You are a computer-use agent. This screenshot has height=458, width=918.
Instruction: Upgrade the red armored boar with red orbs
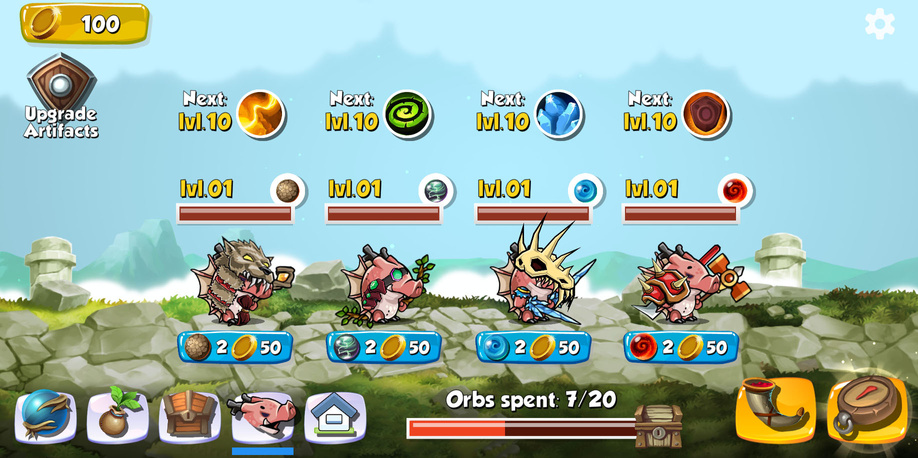(x=681, y=347)
